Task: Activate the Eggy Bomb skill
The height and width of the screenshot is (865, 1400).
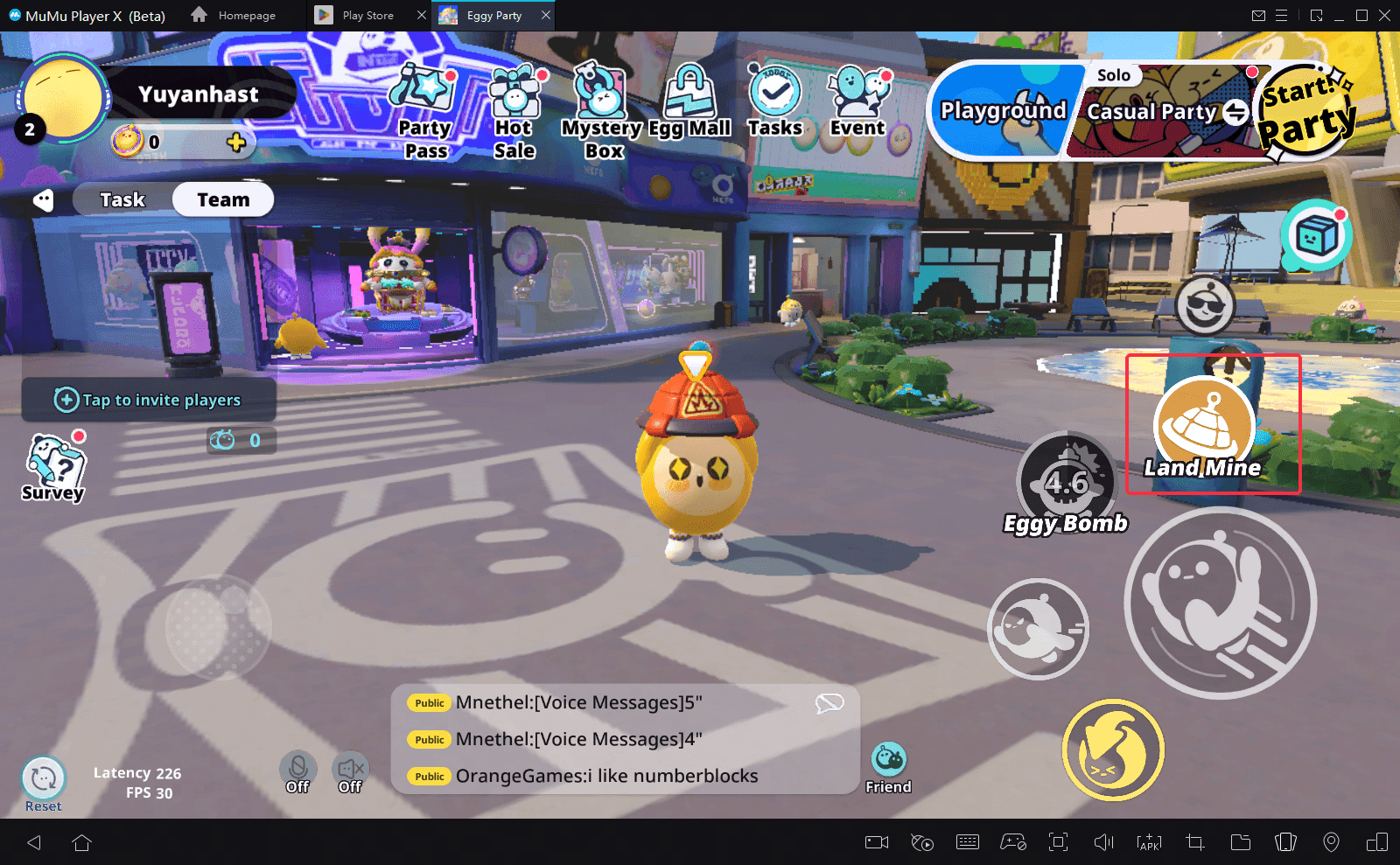Action: (1067, 481)
